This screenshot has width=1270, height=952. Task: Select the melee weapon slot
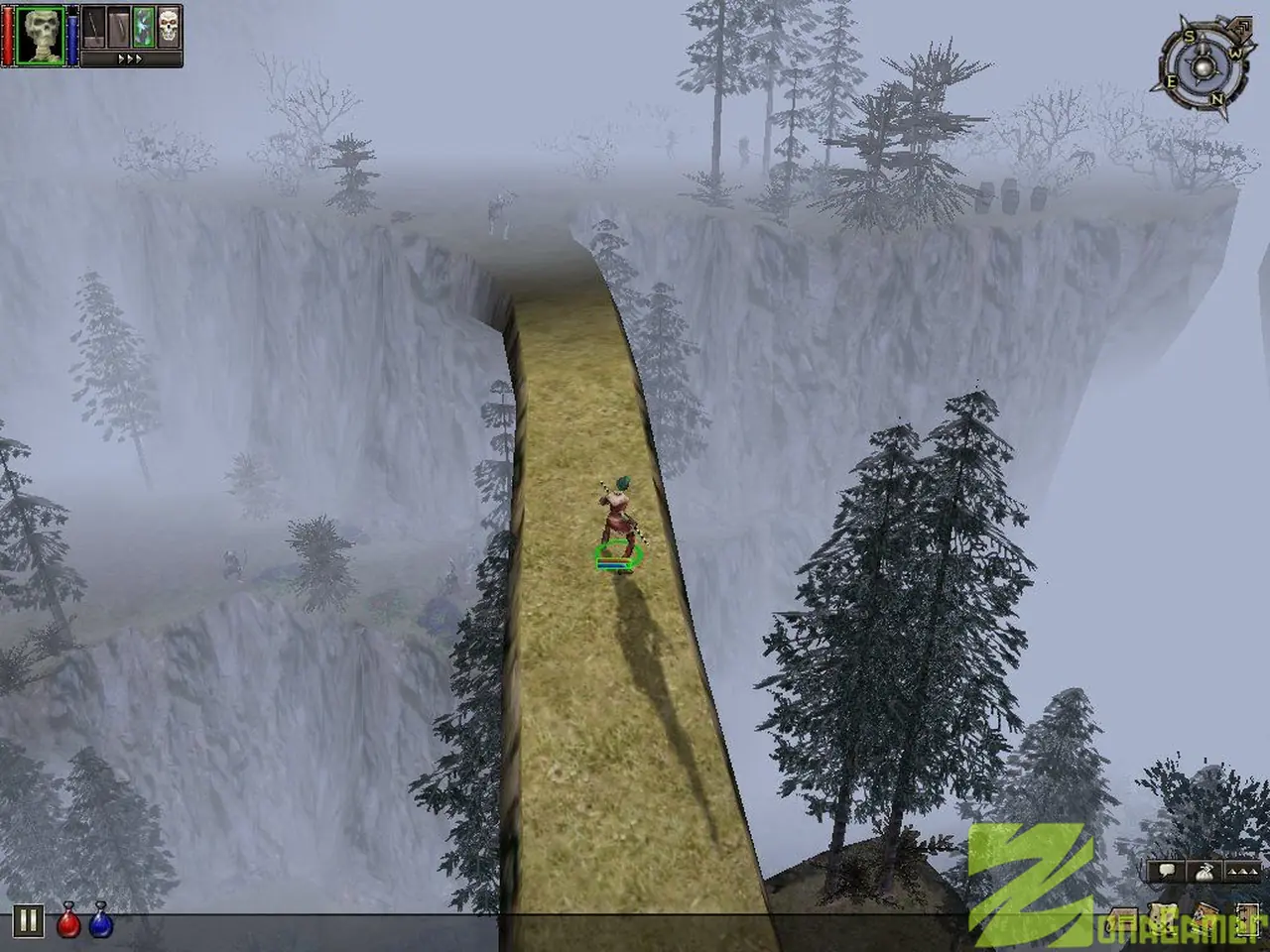point(92,27)
